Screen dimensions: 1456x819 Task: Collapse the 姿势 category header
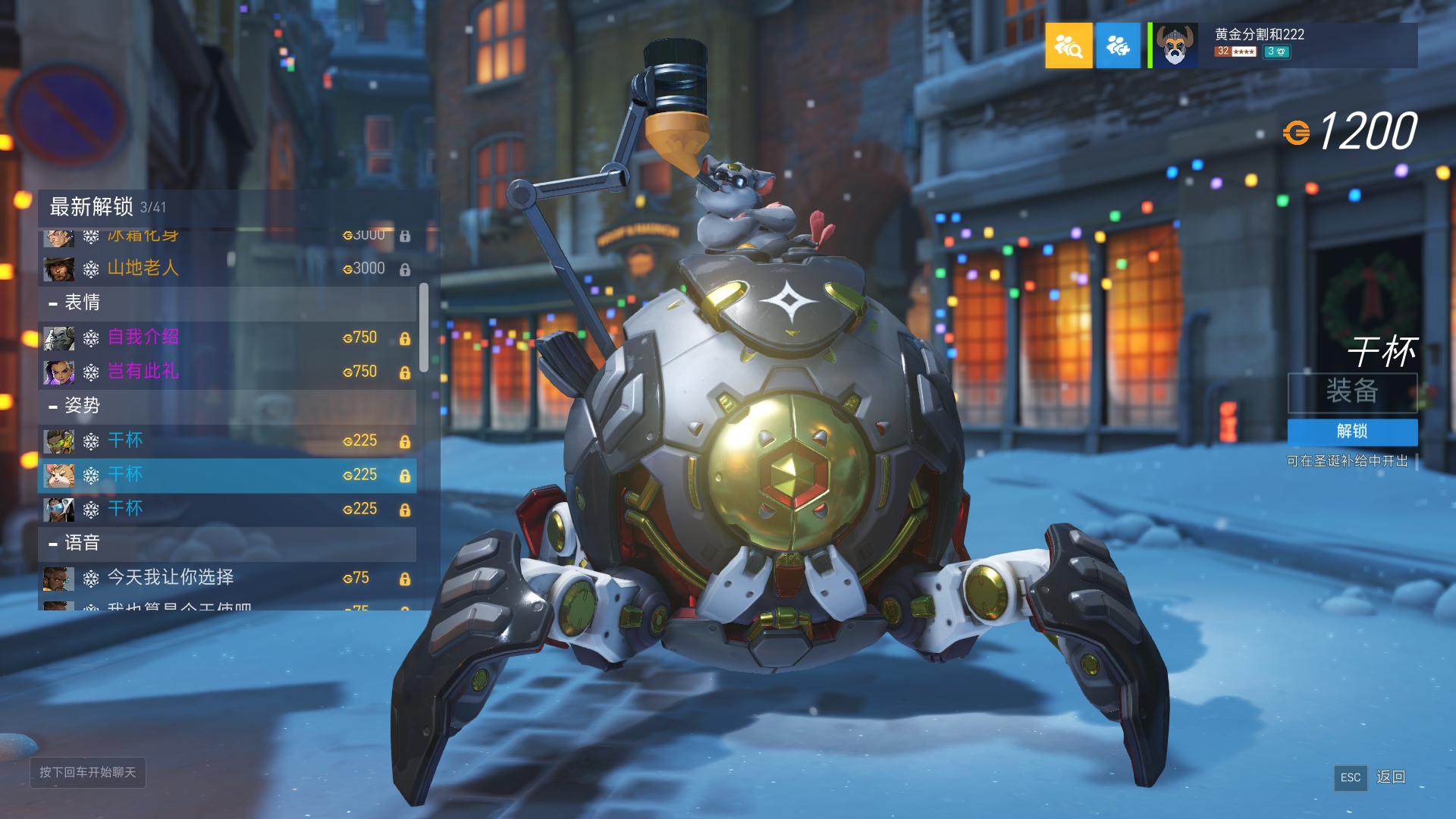[x=227, y=406]
